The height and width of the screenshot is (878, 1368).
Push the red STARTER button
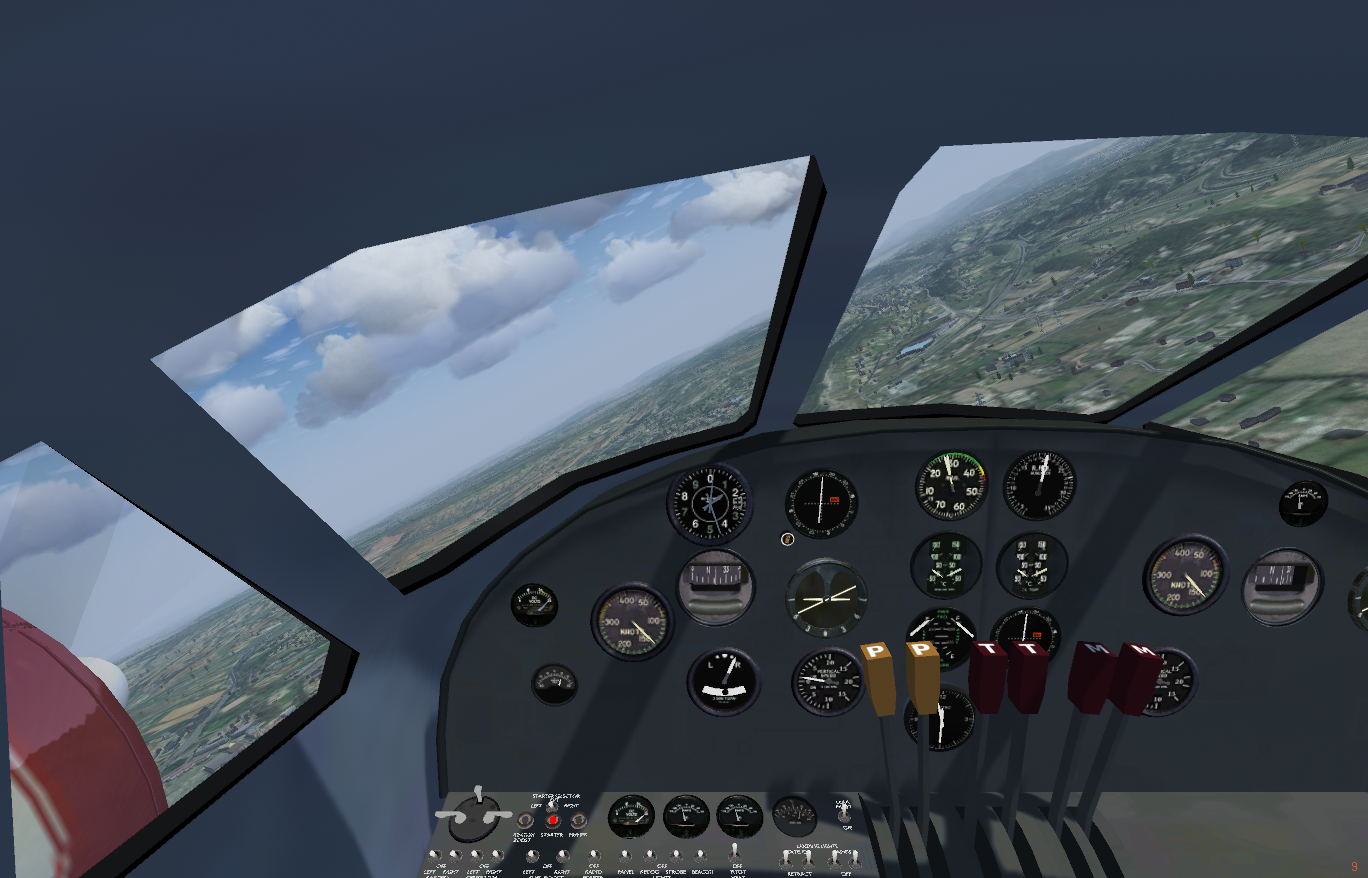[x=552, y=820]
